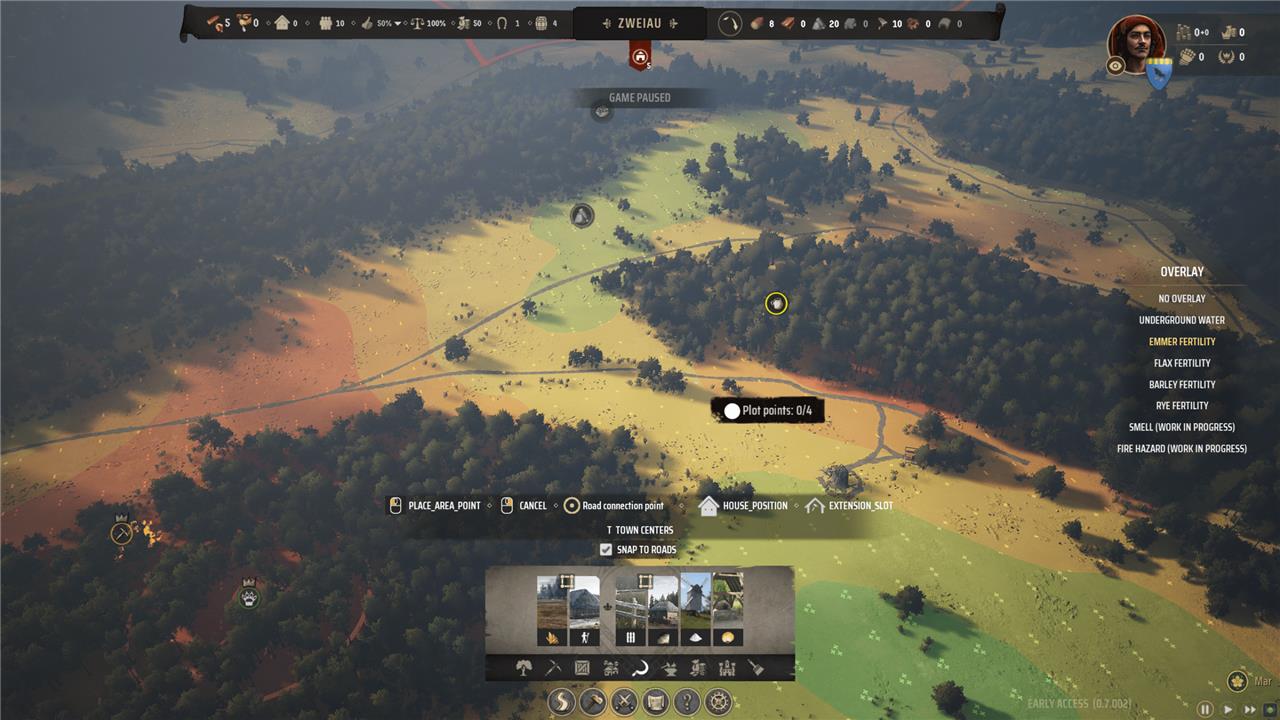
Task: Set game speed to fast forward
Action: (1251, 709)
